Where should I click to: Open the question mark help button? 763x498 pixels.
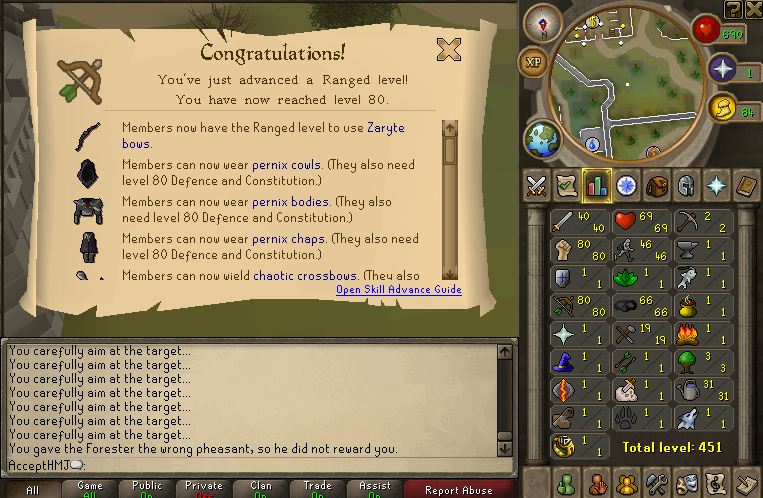click(x=733, y=9)
